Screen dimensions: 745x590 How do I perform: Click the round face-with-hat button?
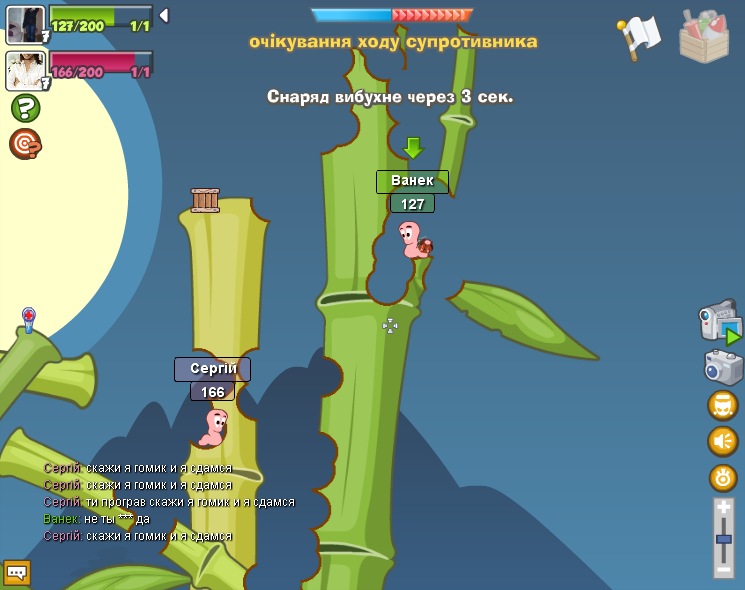pyautogui.click(x=722, y=405)
